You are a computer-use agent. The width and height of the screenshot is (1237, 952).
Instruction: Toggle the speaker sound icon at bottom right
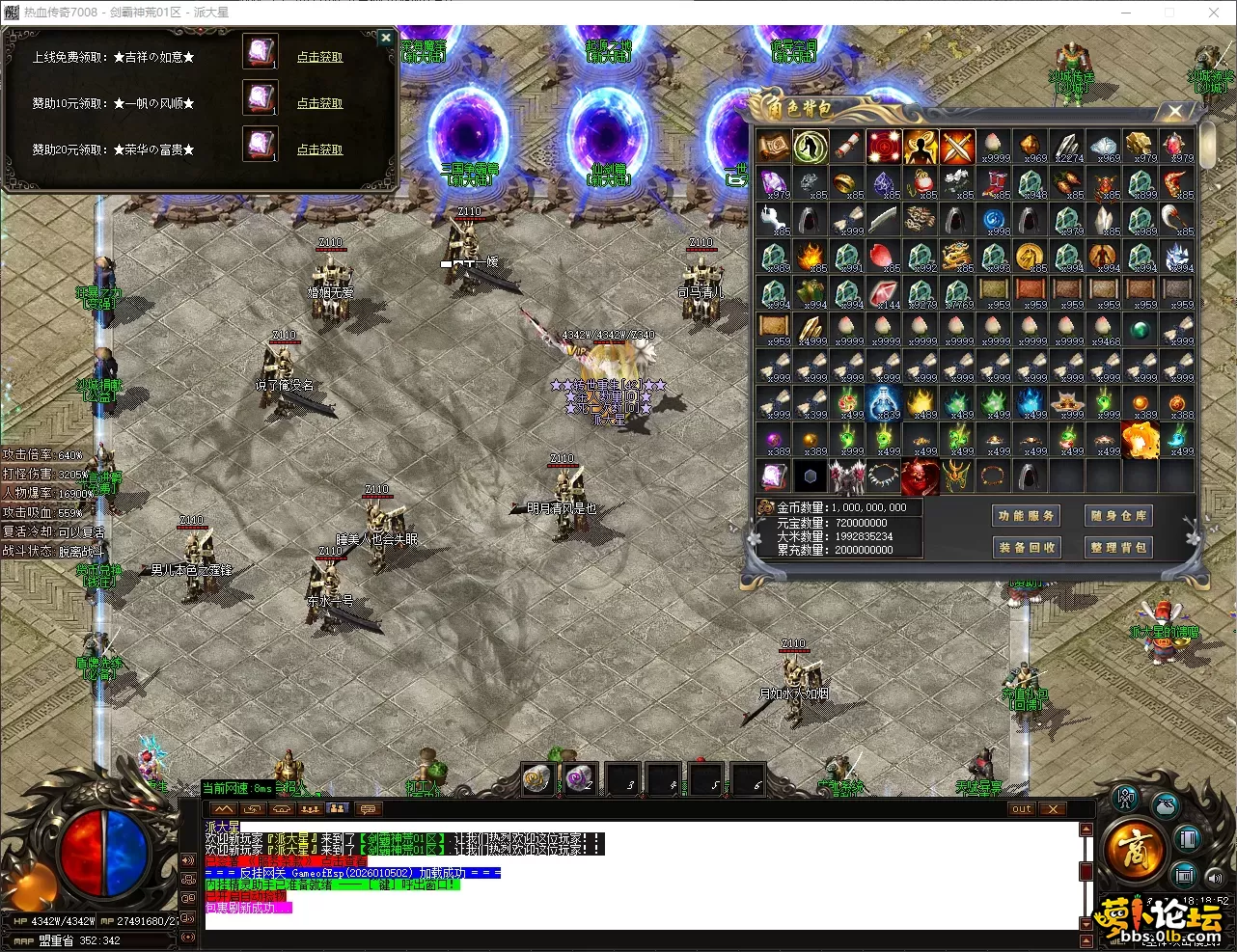tap(1213, 878)
